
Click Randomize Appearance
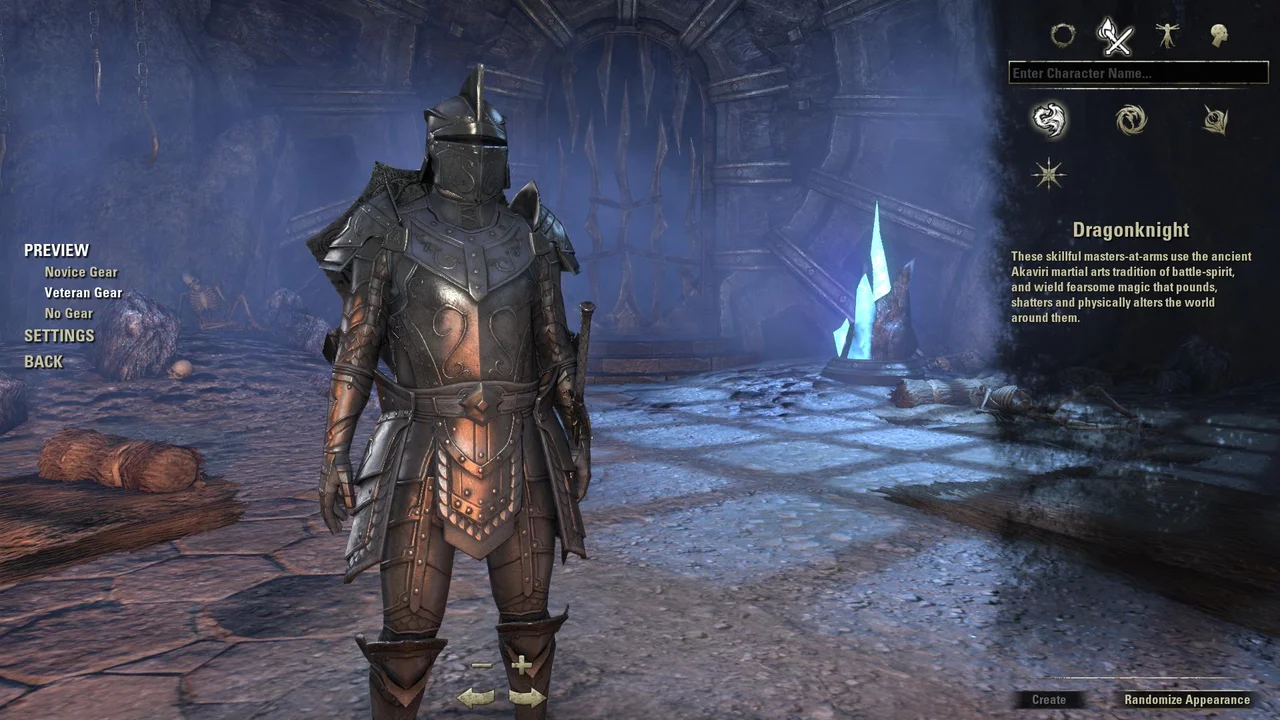[x=1185, y=700]
